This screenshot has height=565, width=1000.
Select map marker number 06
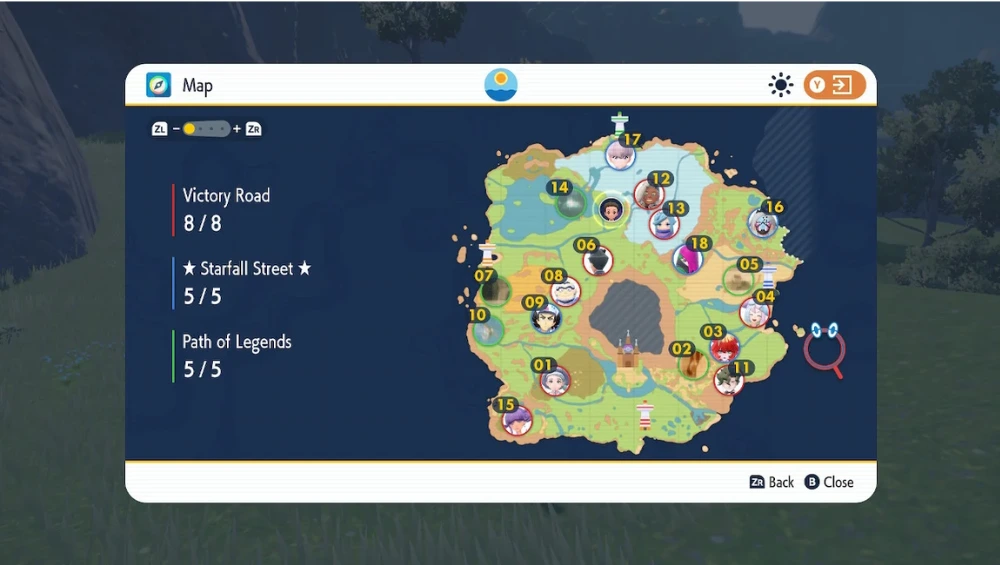click(x=598, y=260)
